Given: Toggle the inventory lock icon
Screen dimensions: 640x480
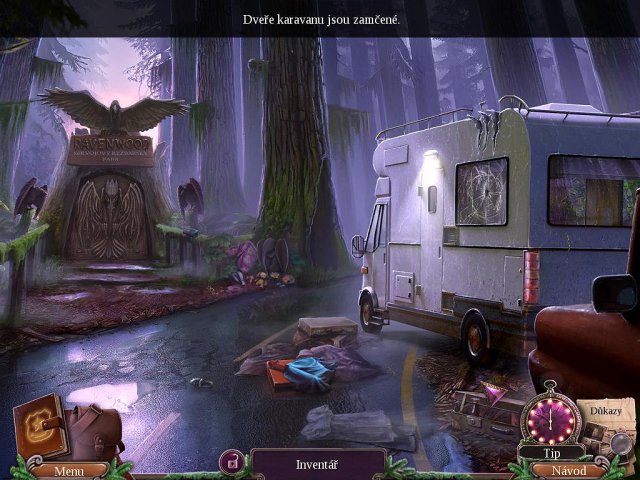Looking at the screenshot, I should click(x=233, y=462).
